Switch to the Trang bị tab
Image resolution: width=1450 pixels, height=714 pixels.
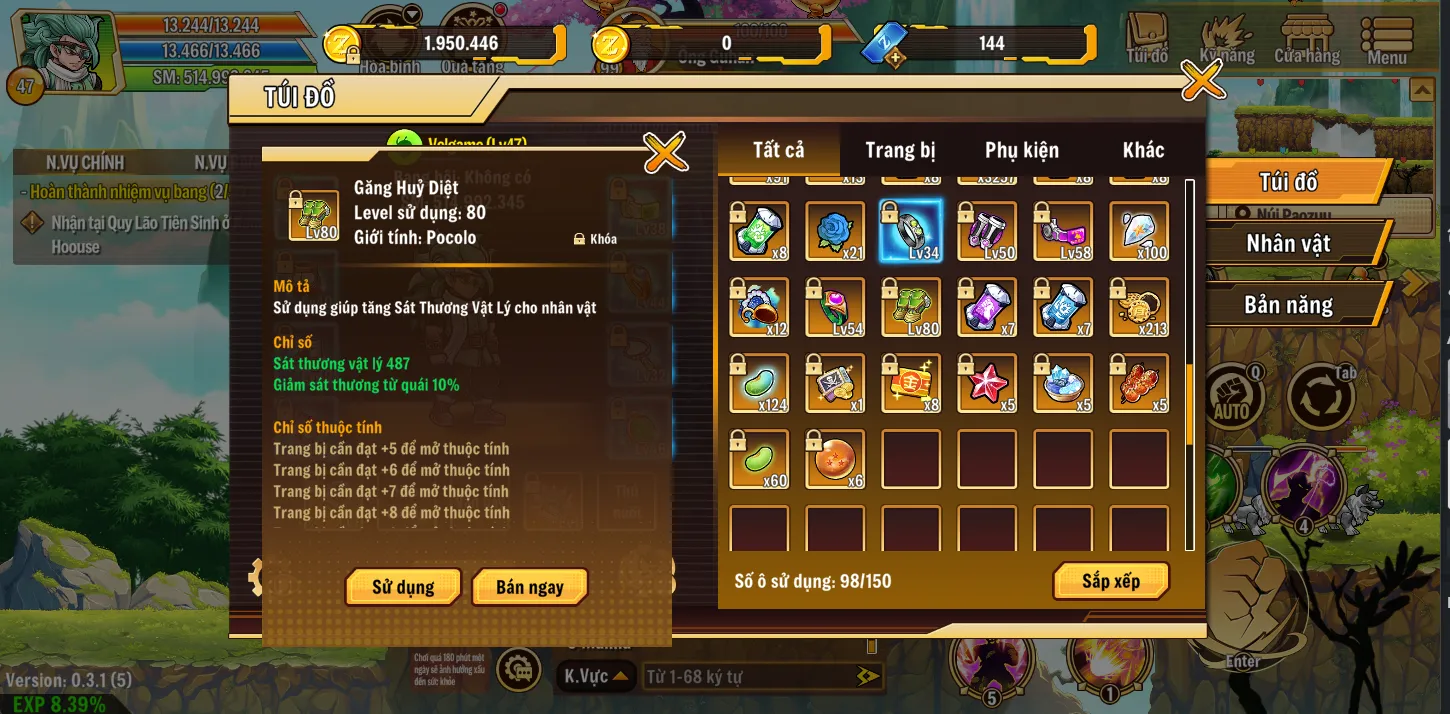coord(900,151)
